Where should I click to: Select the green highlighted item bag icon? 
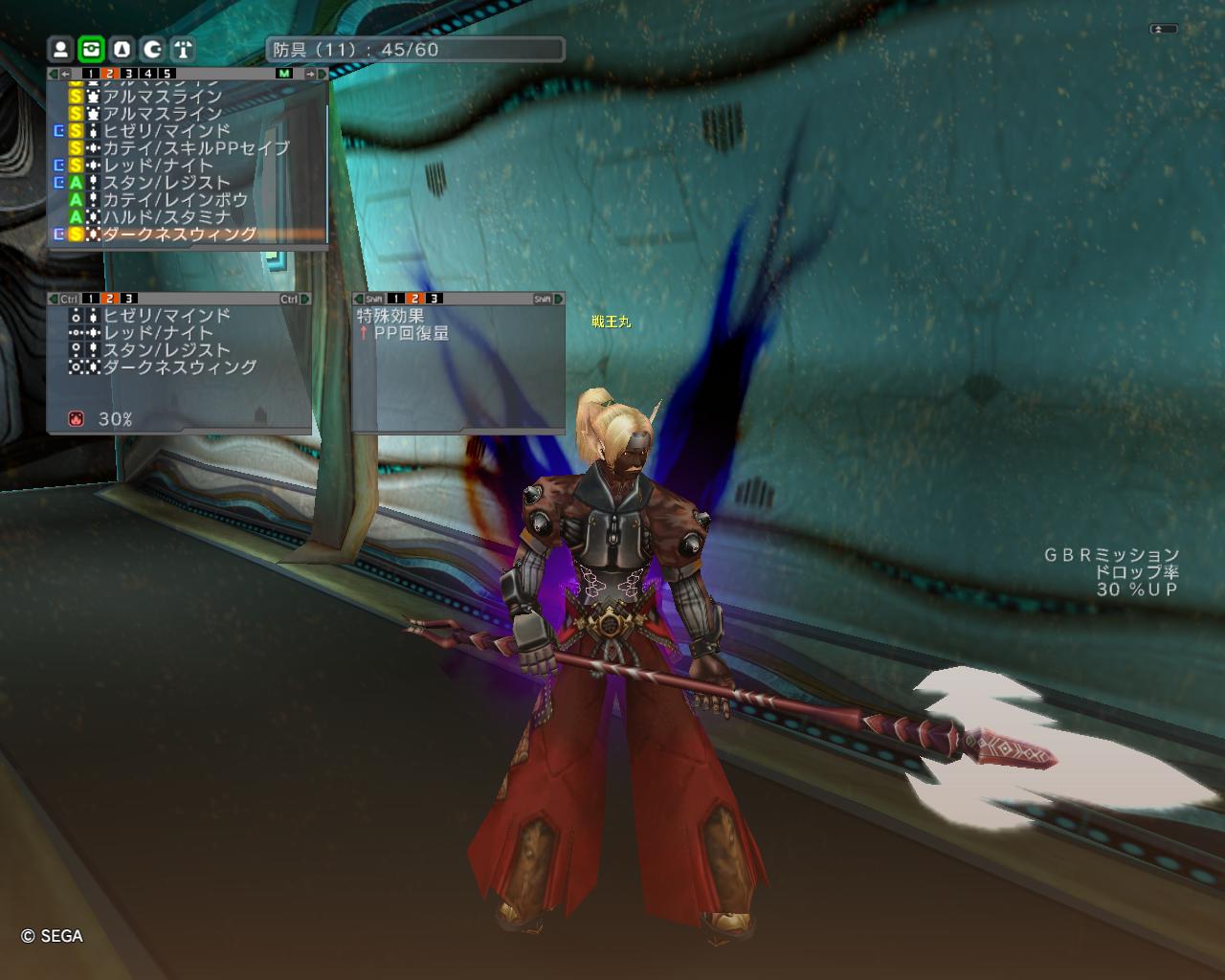tap(91, 49)
